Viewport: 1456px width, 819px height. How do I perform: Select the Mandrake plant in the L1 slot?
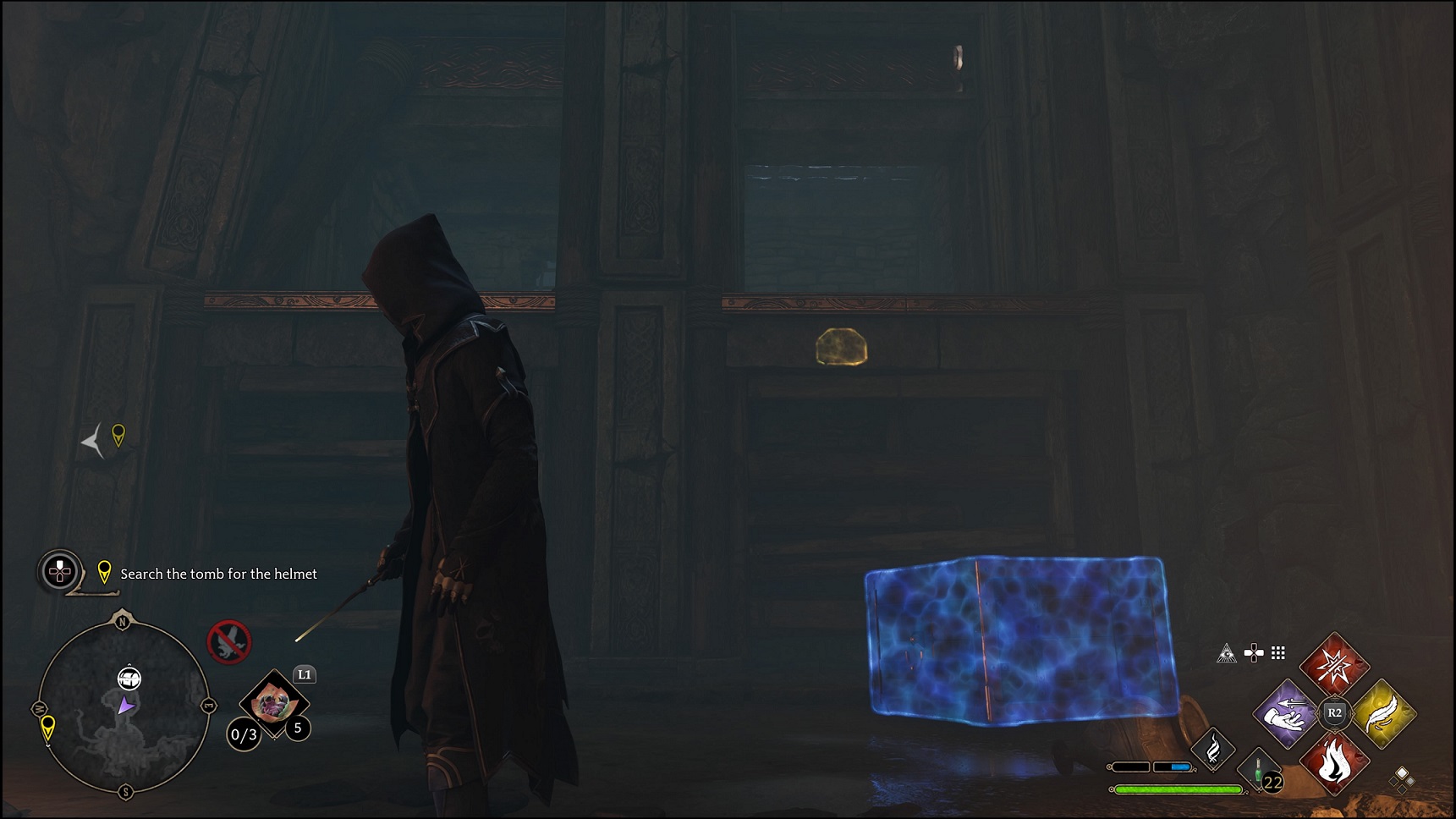273,702
